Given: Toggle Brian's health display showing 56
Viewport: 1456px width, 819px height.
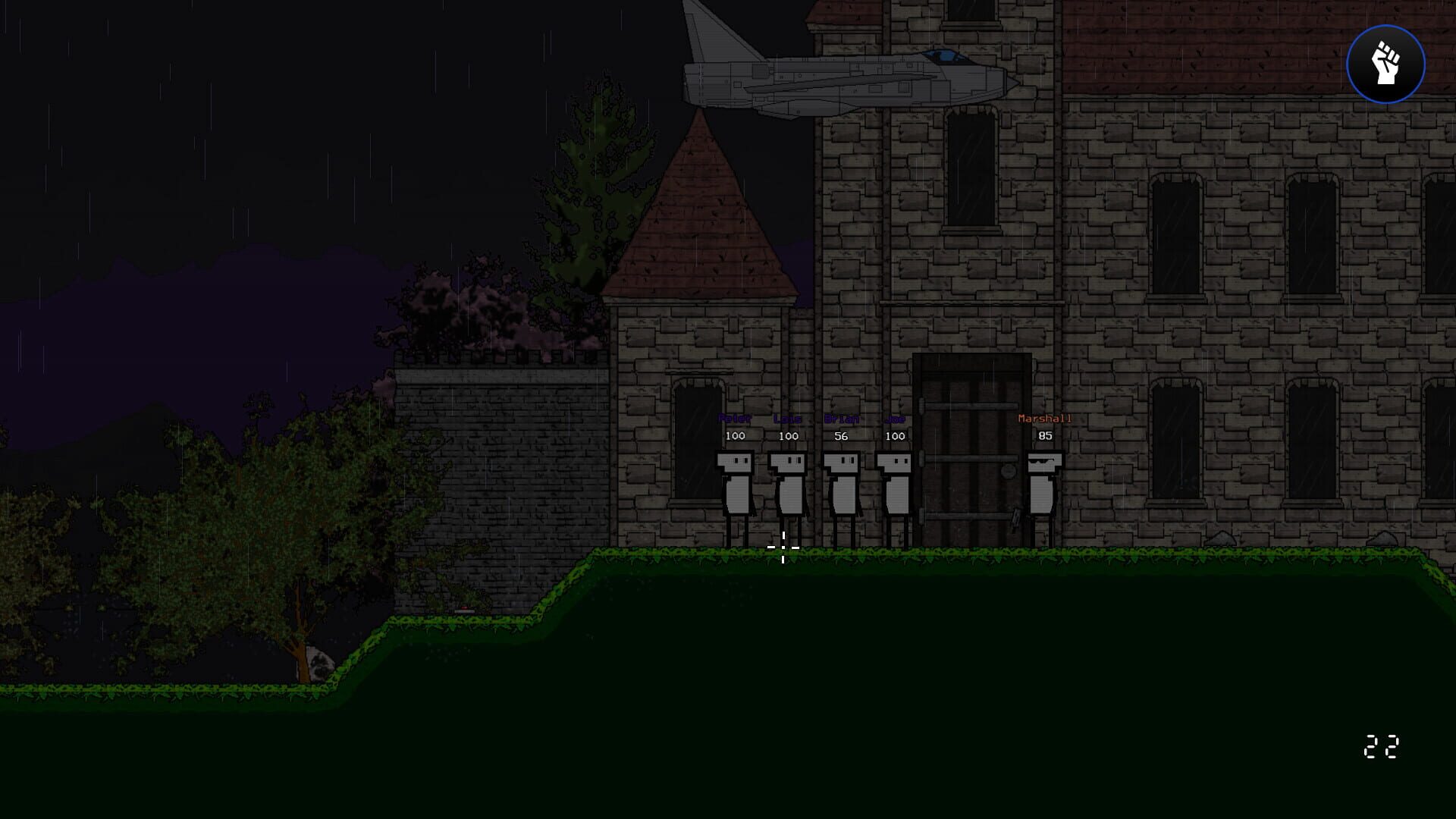Looking at the screenshot, I should click(x=841, y=436).
